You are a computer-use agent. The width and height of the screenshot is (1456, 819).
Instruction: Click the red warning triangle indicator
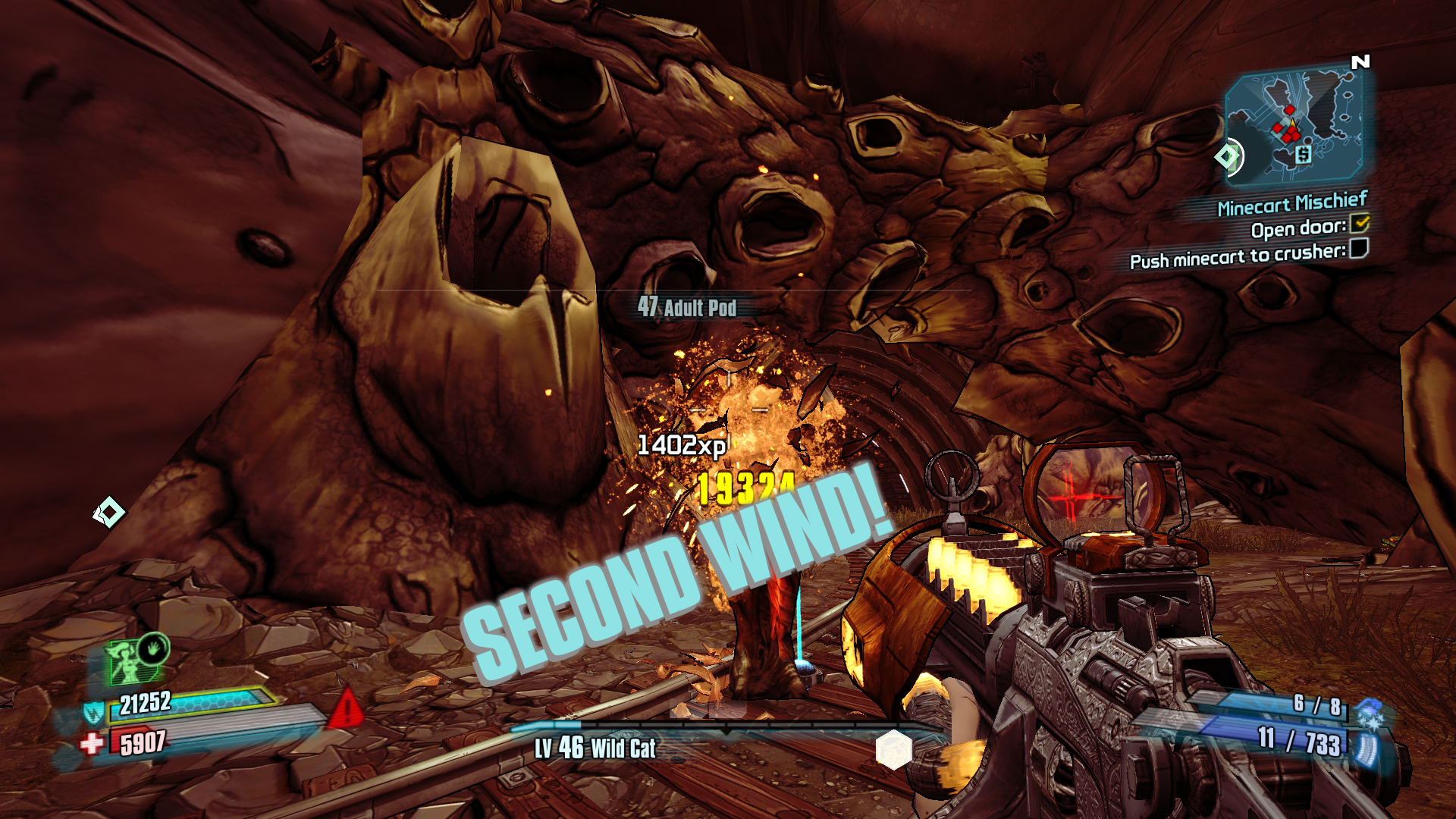point(347,708)
